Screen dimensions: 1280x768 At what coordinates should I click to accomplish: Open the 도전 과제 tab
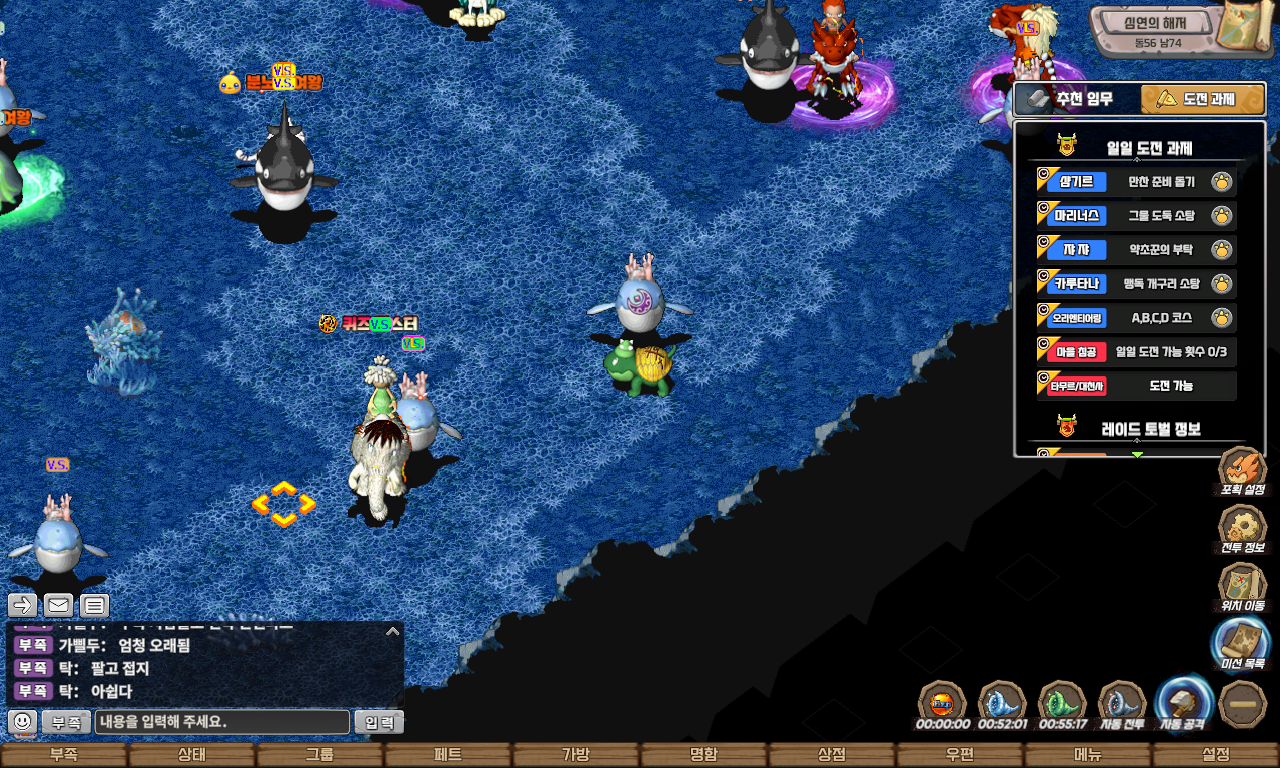(1202, 100)
